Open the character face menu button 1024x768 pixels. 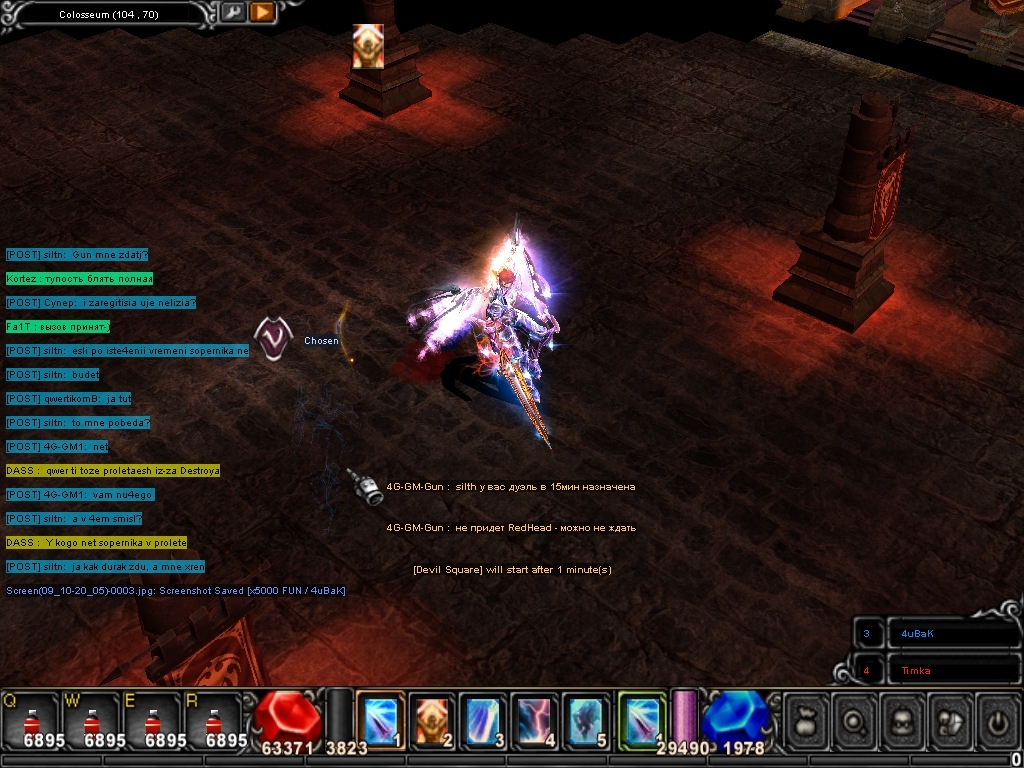(901, 720)
